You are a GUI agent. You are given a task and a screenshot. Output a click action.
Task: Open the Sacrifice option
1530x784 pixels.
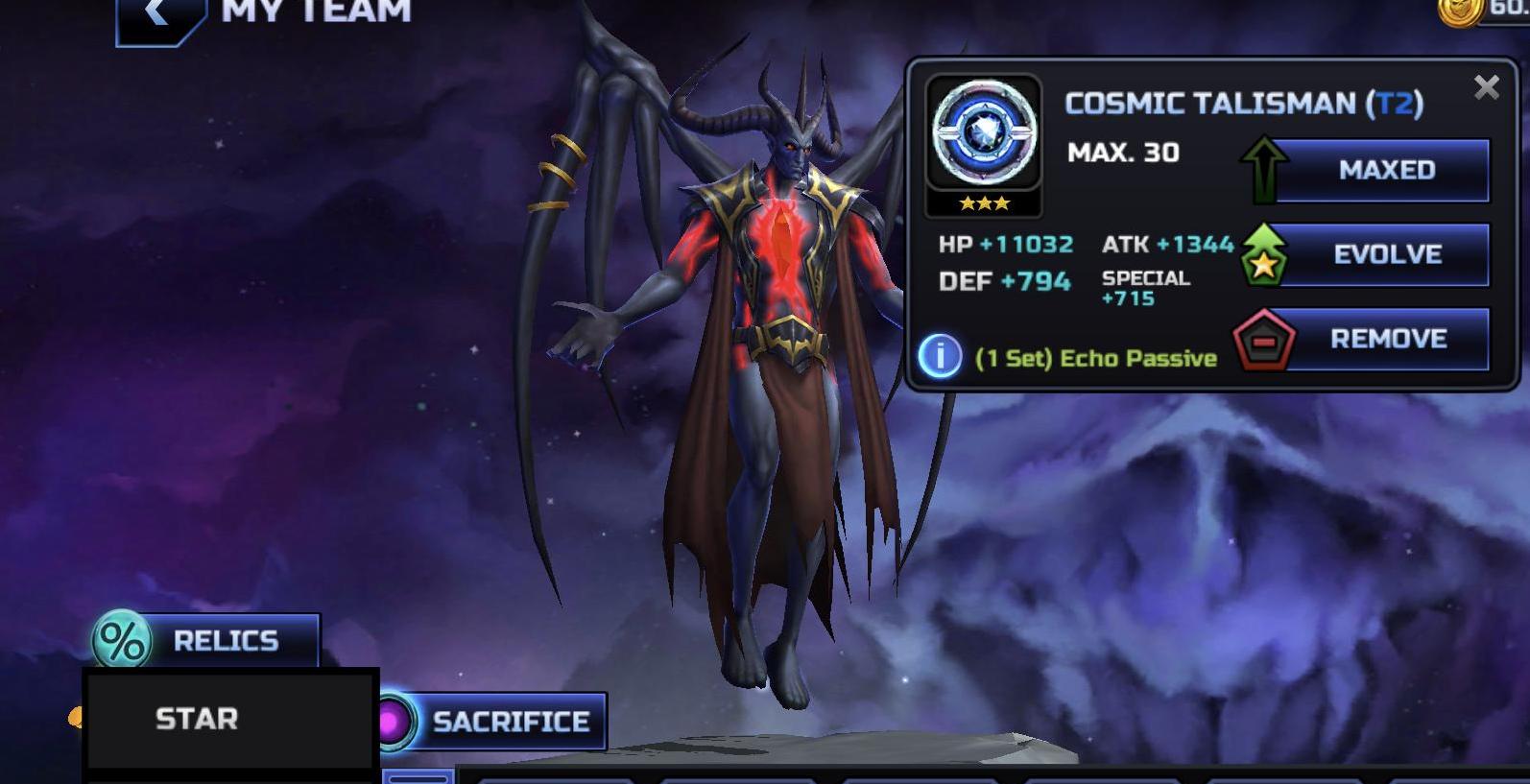coord(493,722)
